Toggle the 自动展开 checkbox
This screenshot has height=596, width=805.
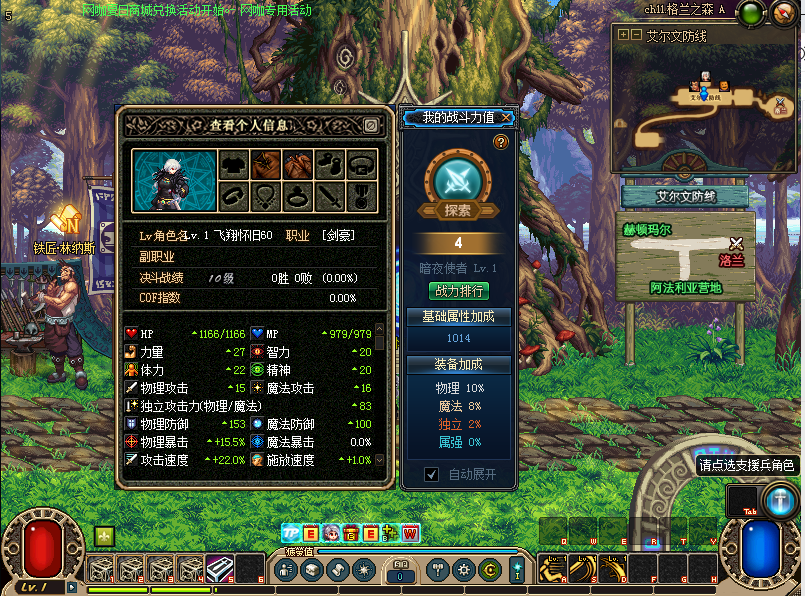[x=432, y=474]
